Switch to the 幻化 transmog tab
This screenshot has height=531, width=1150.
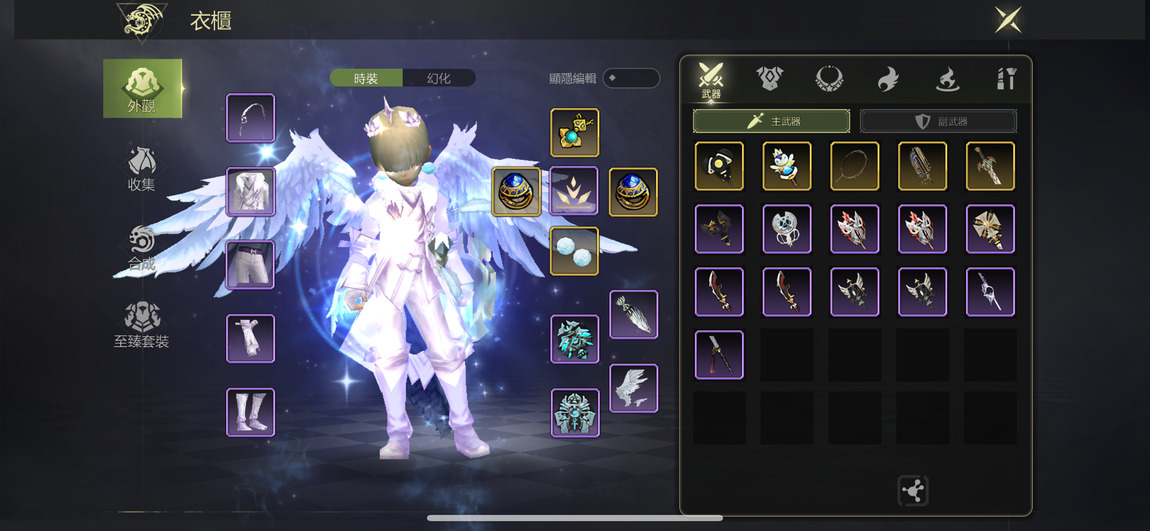(439, 78)
